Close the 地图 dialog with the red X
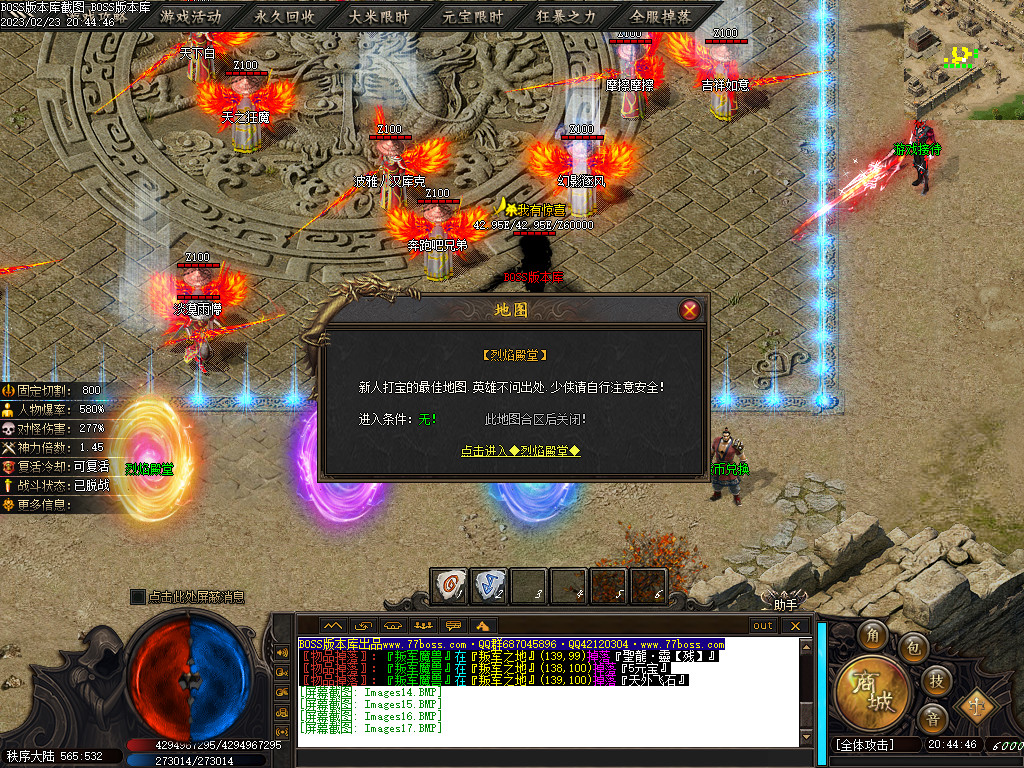The image size is (1024, 768). tap(689, 310)
